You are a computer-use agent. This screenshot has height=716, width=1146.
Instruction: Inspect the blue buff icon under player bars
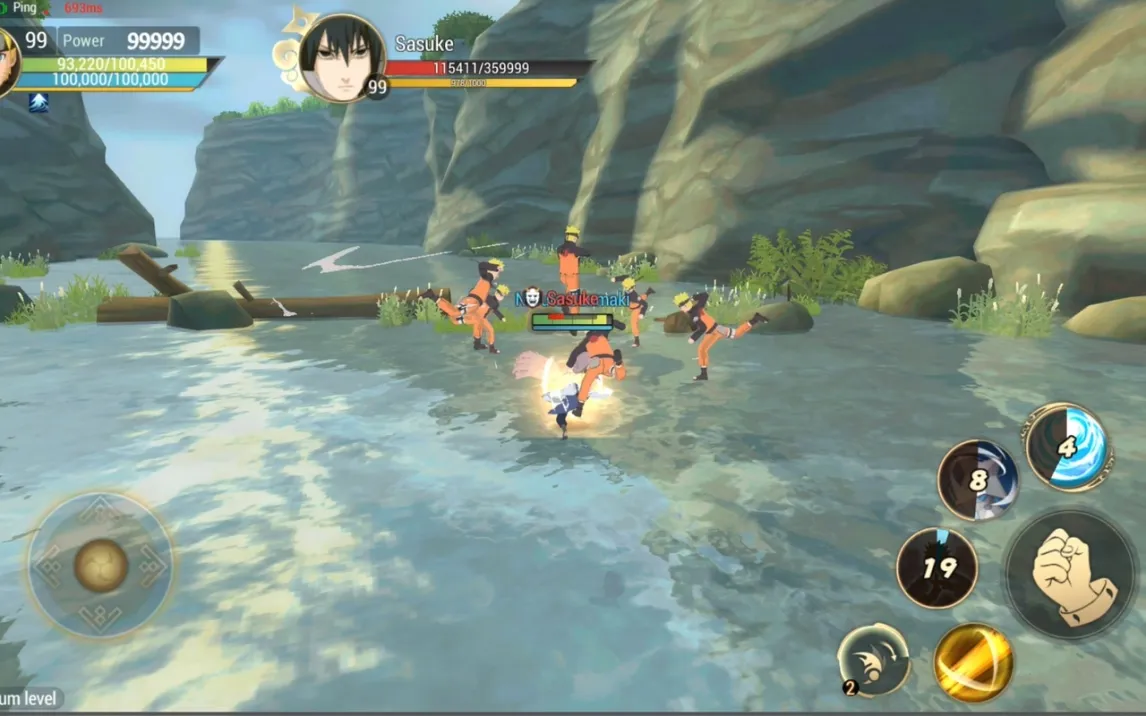click(x=38, y=102)
